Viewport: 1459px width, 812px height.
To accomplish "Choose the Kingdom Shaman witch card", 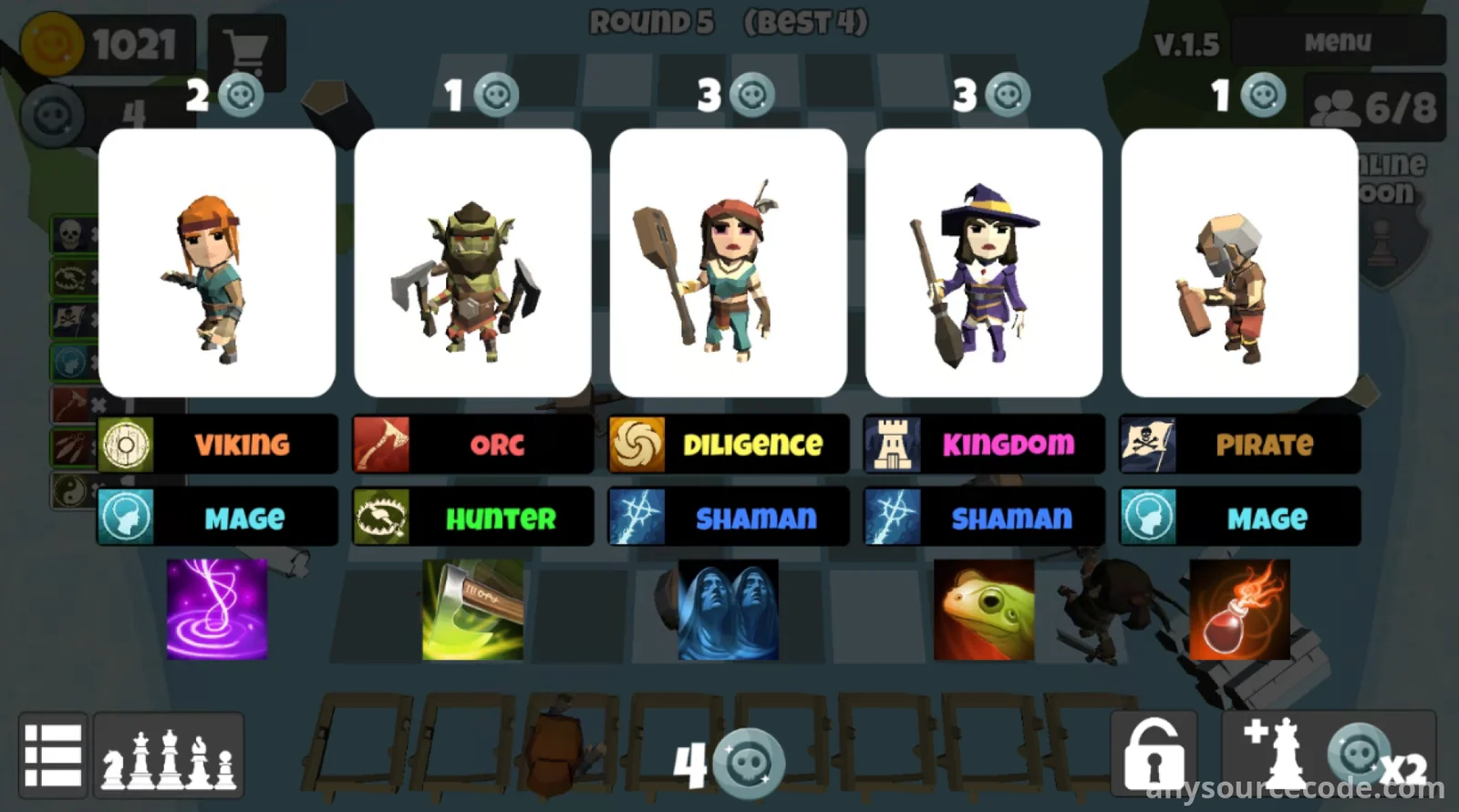I will click(x=983, y=262).
